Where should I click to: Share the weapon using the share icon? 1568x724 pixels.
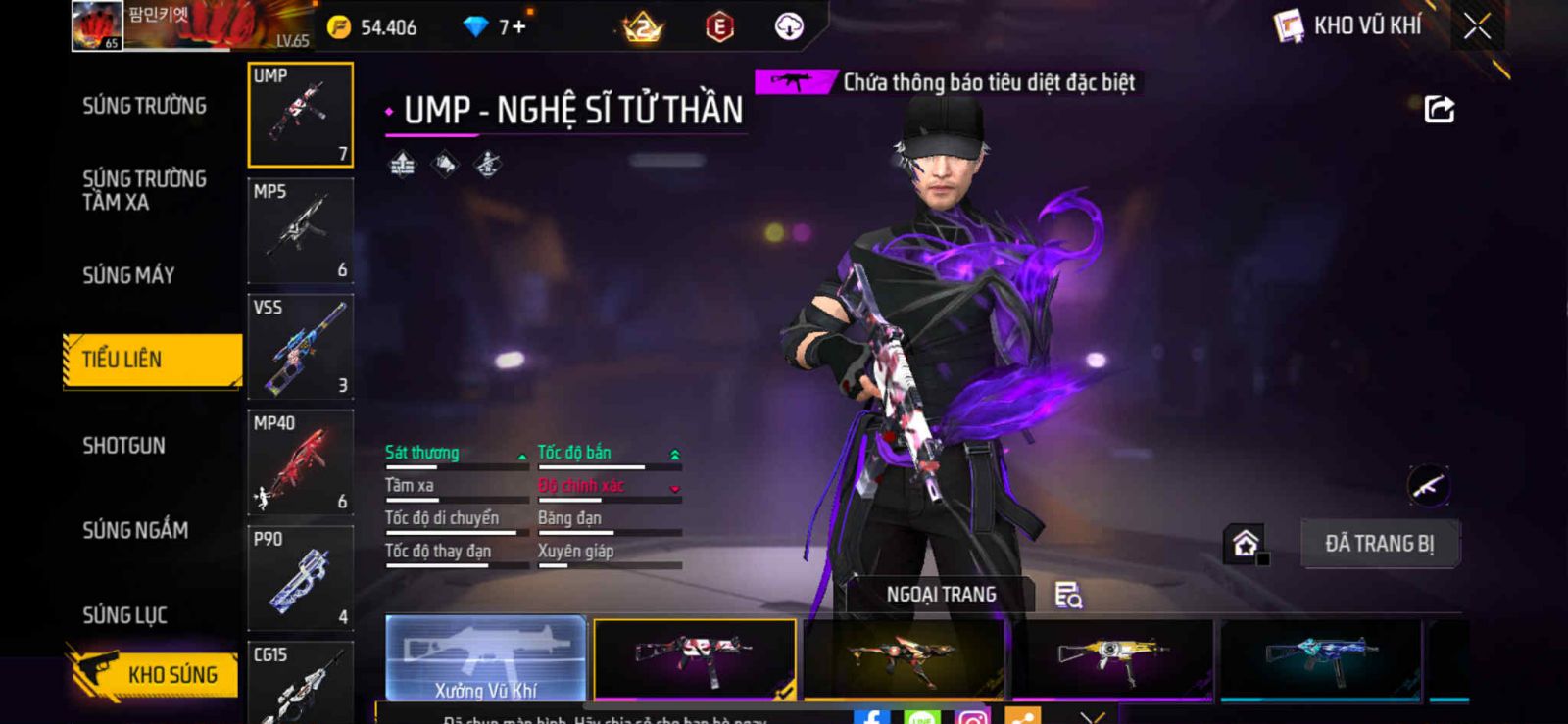click(x=1439, y=109)
